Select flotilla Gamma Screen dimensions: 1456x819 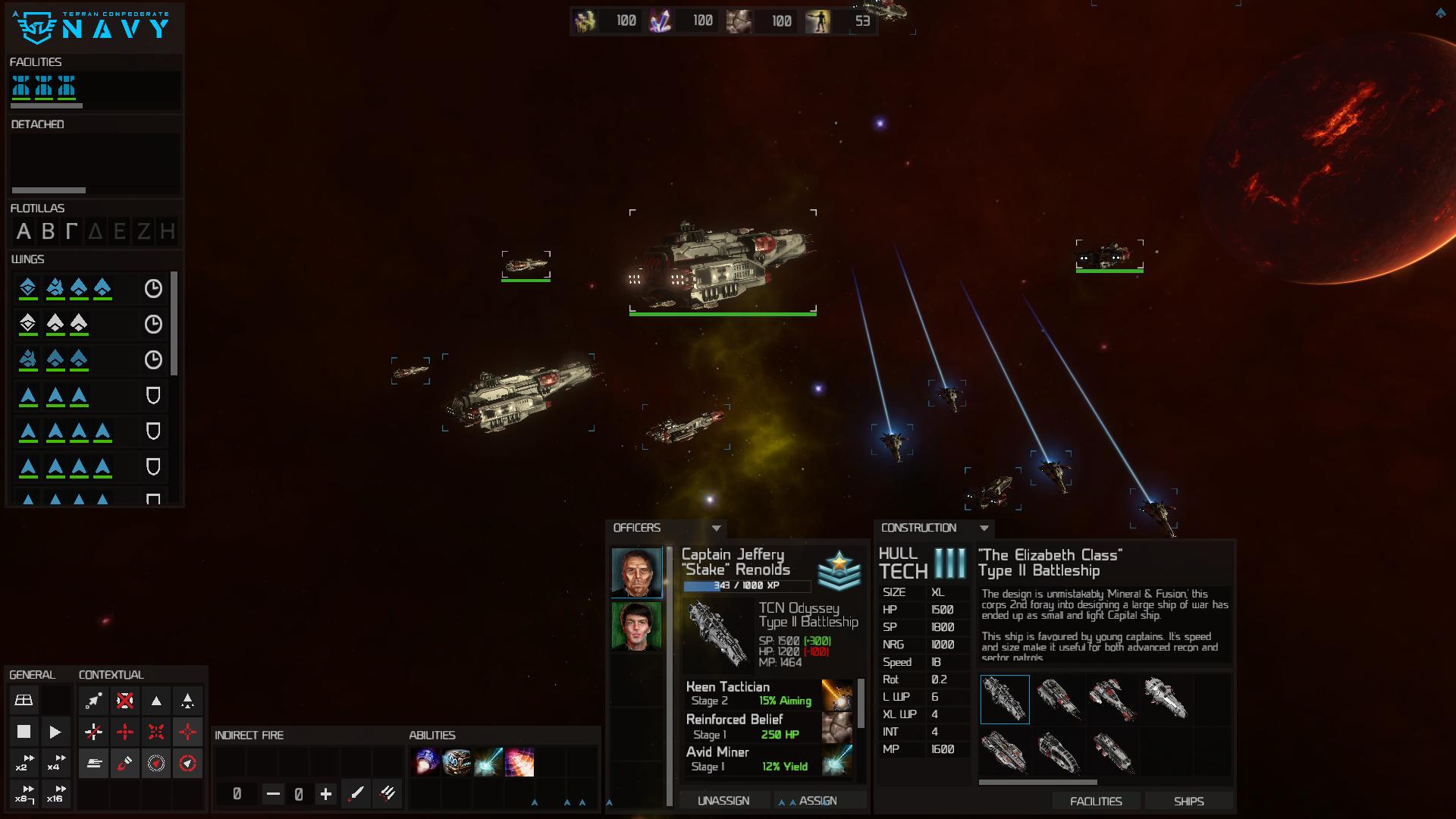coord(71,231)
